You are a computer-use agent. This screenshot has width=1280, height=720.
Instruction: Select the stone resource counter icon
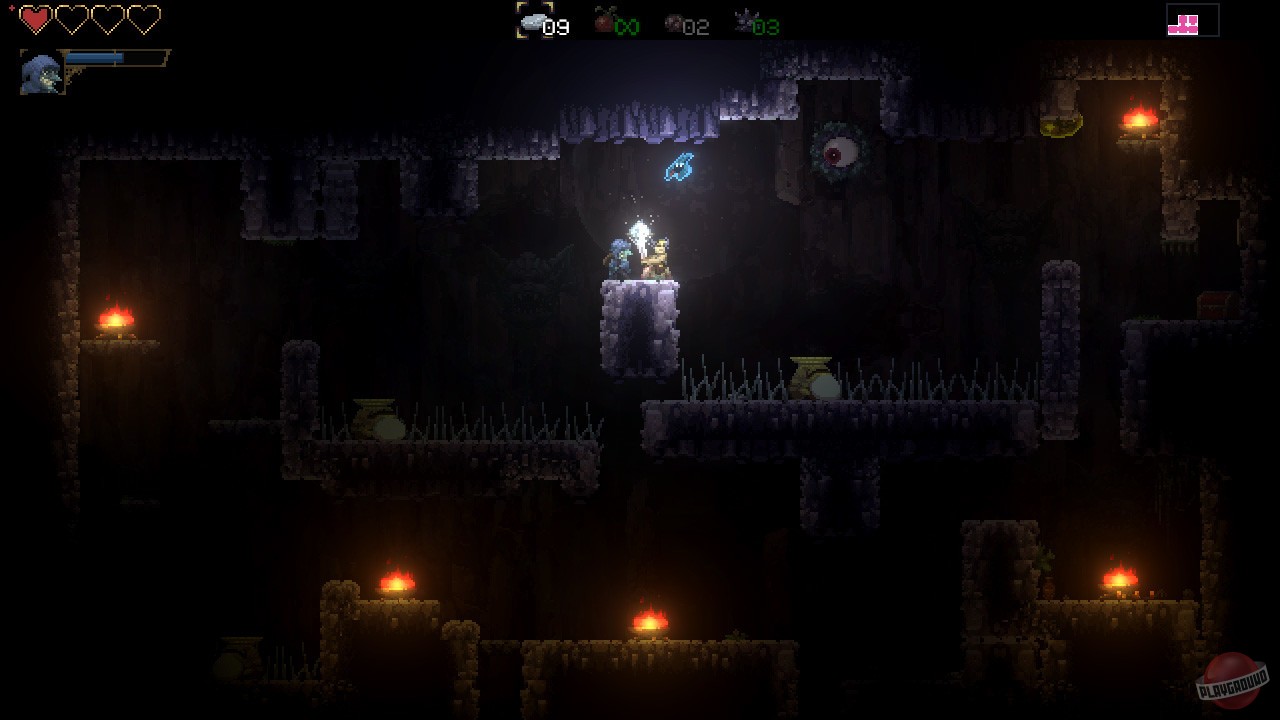click(x=533, y=23)
